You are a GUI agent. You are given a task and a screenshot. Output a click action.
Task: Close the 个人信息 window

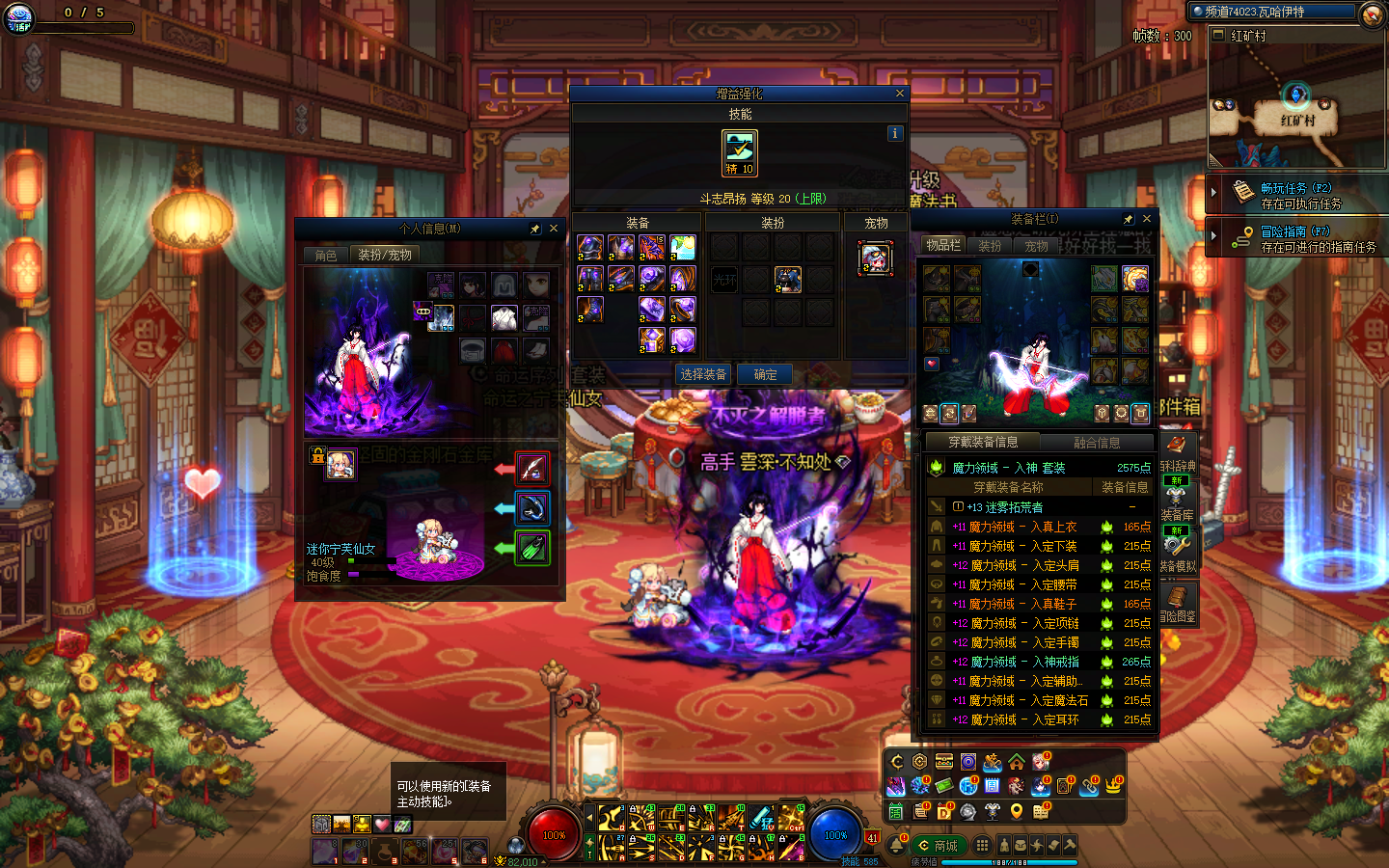(554, 229)
